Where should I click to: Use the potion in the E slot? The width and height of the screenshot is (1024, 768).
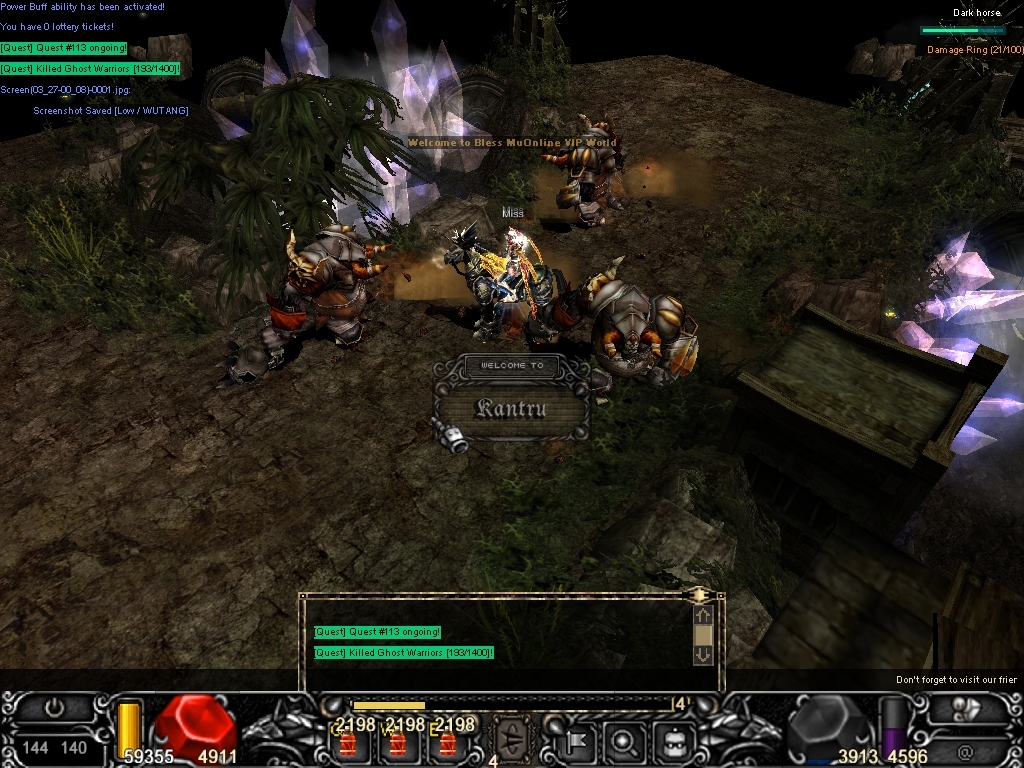point(448,744)
